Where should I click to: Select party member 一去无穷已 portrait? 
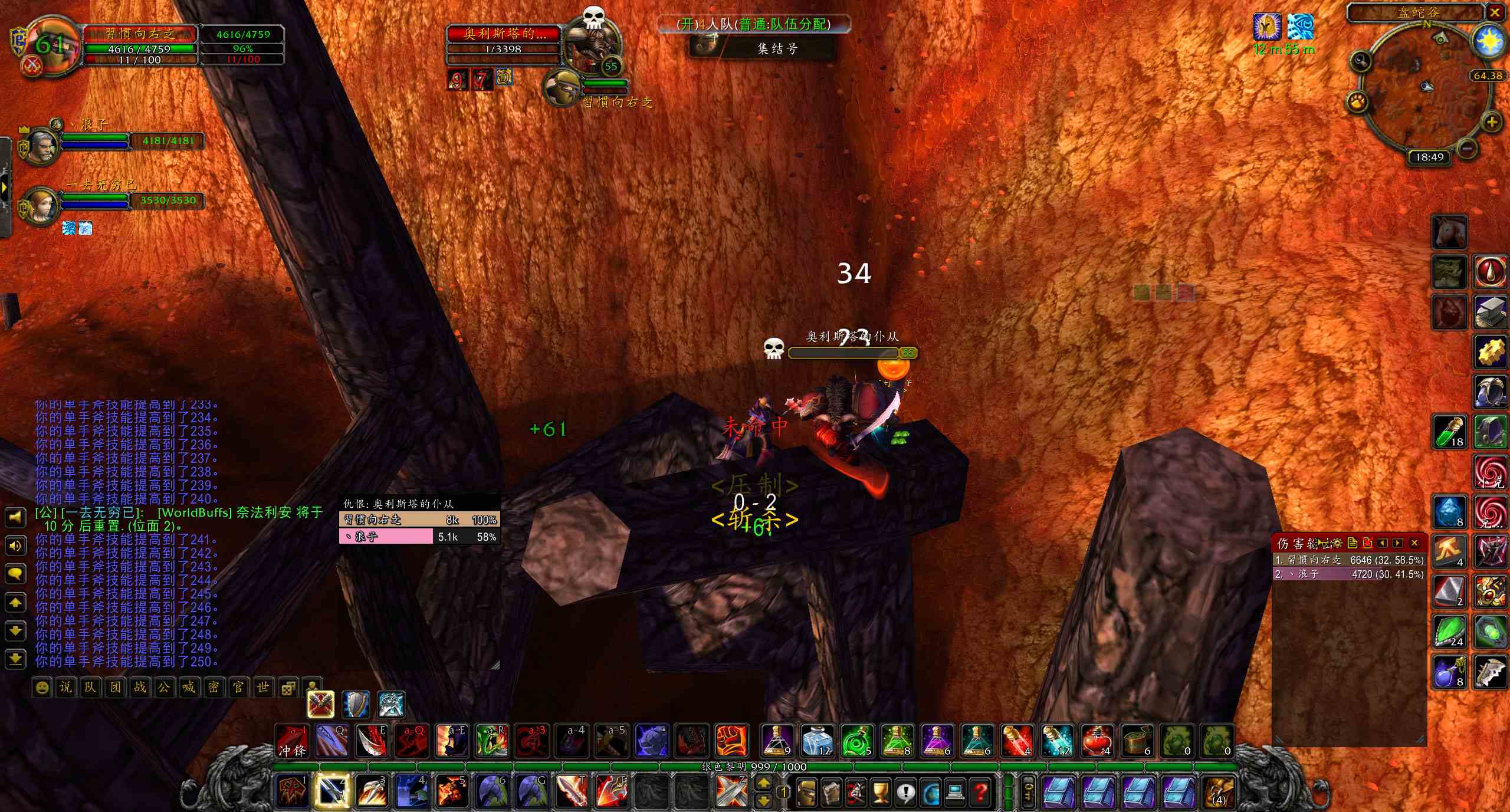point(40,206)
